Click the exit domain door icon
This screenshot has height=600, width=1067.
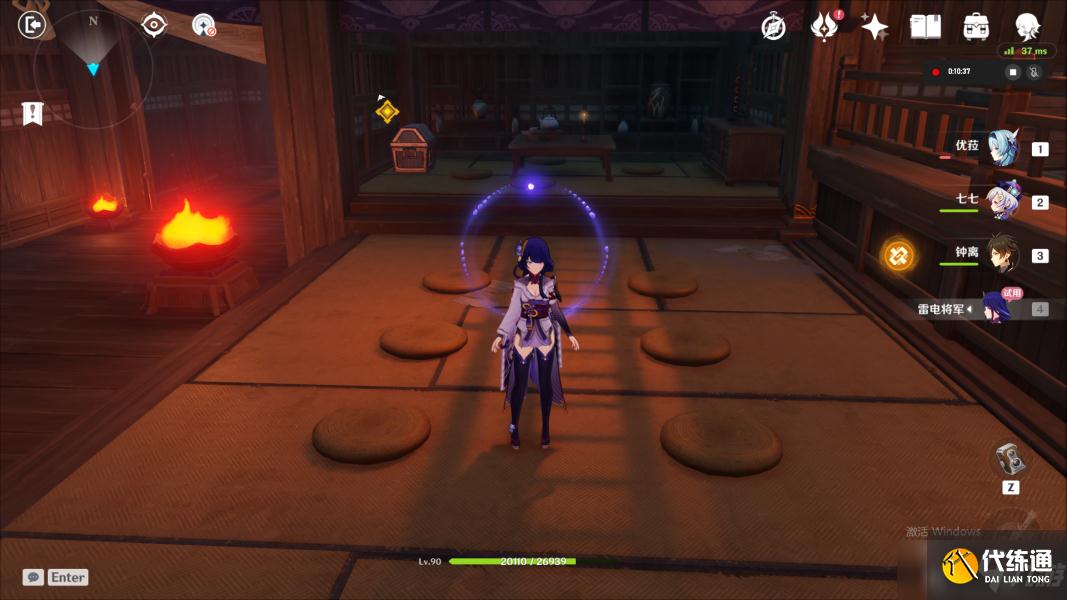(32, 25)
